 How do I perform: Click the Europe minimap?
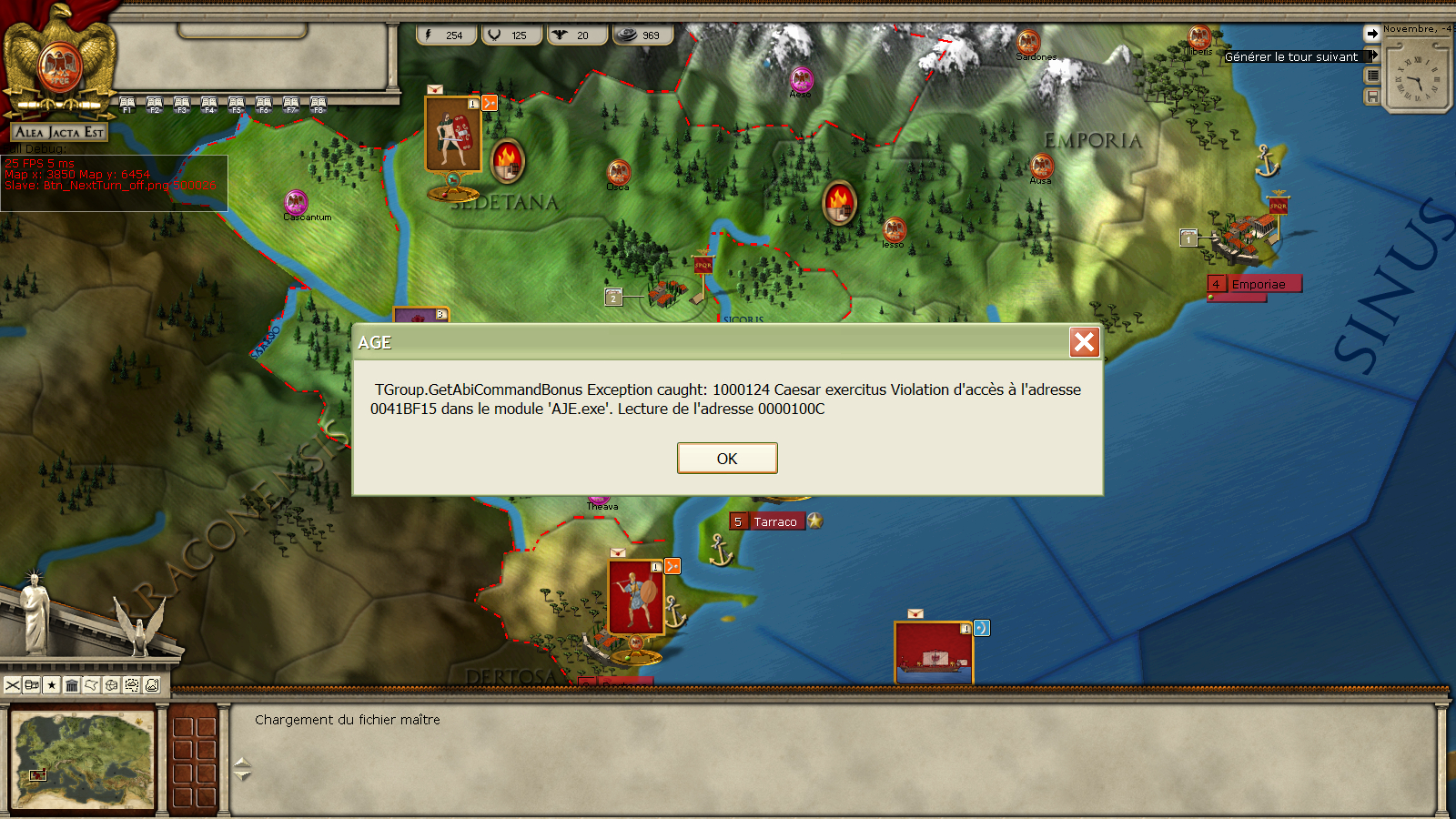84,761
